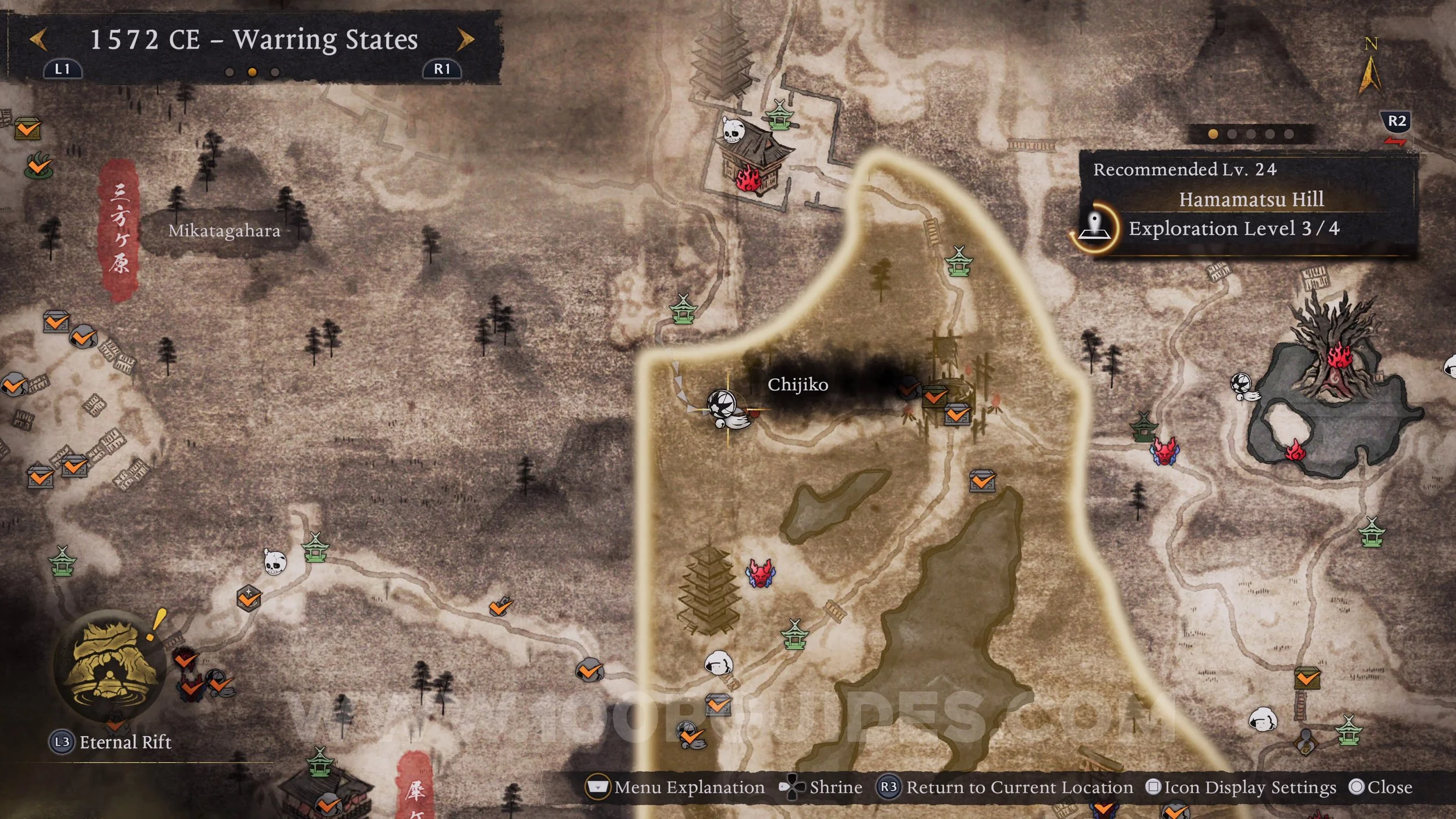This screenshot has width=1456, height=819.
Task: Select the red flame on the withered tree trunk
Action: pyautogui.click(x=1338, y=355)
